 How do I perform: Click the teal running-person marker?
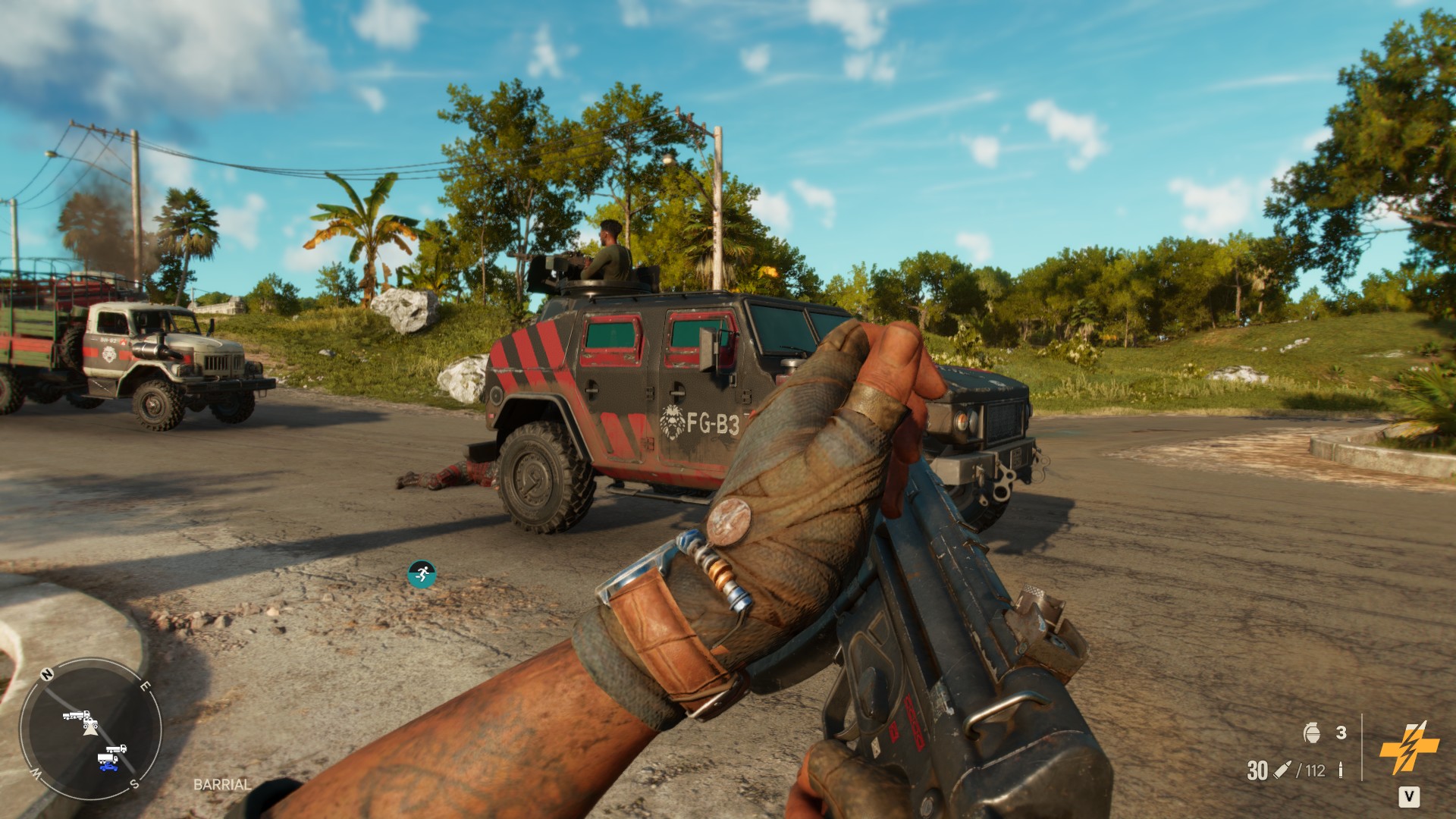421,574
